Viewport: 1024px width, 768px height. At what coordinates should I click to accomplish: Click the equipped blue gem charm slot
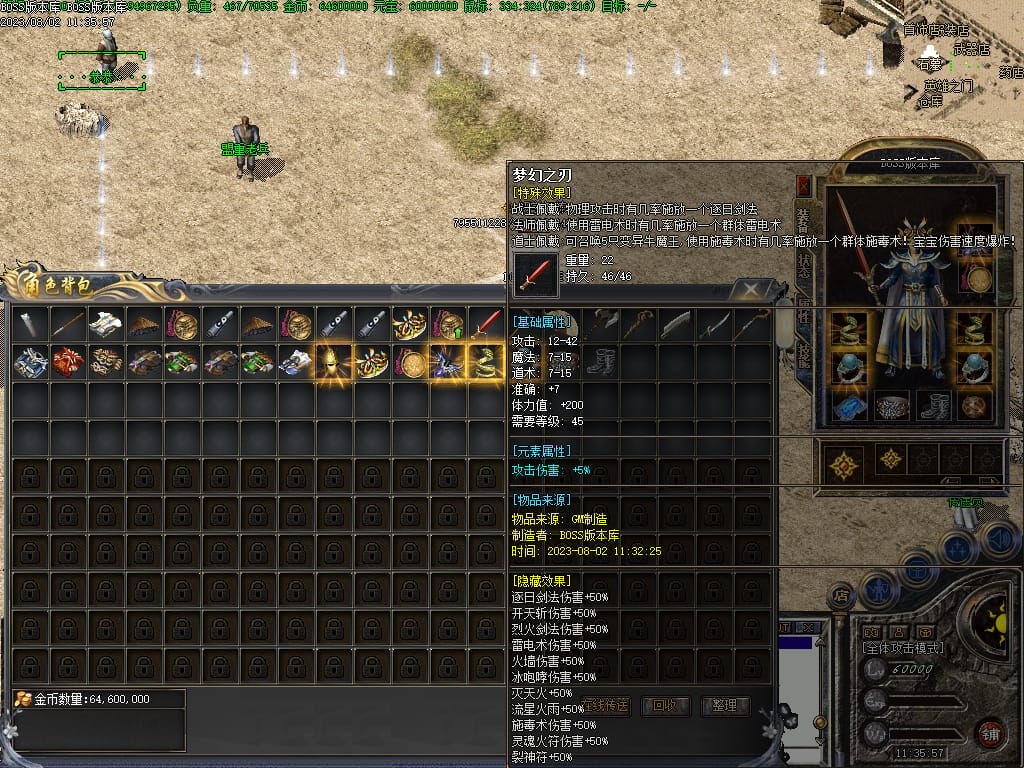[848, 405]
